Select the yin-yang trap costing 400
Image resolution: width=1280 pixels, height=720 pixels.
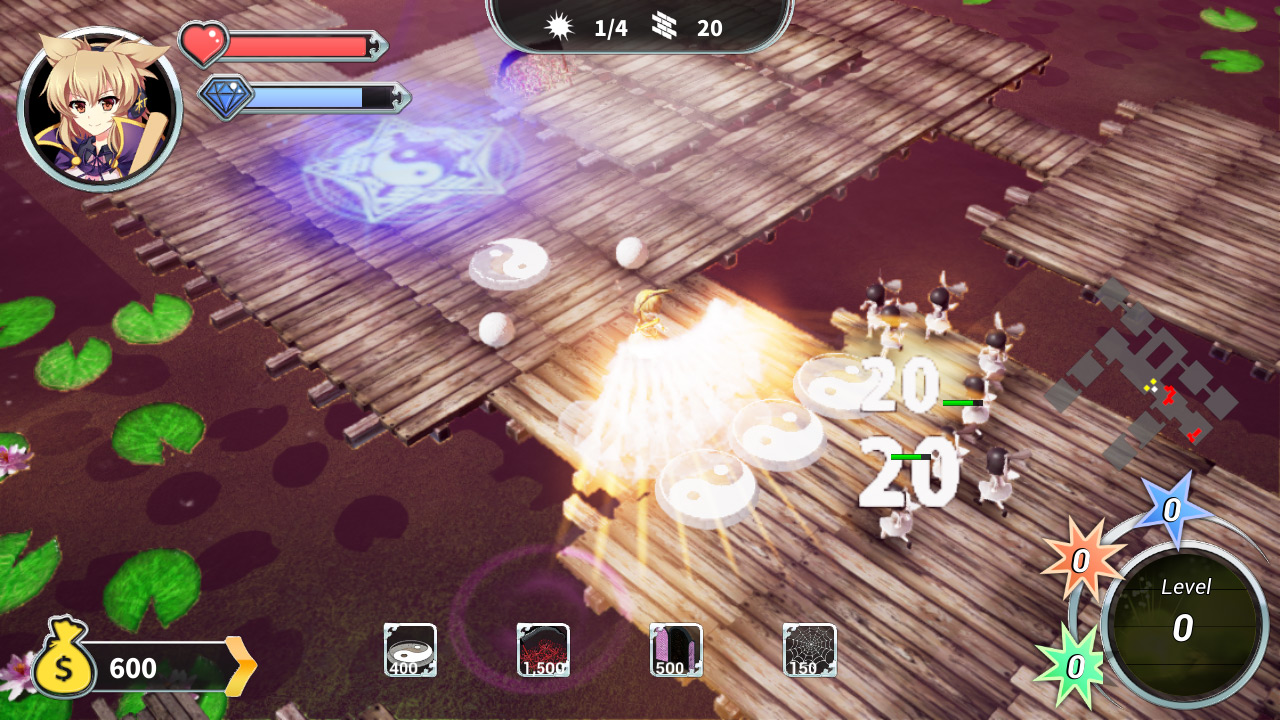click(x=410, y=650)
